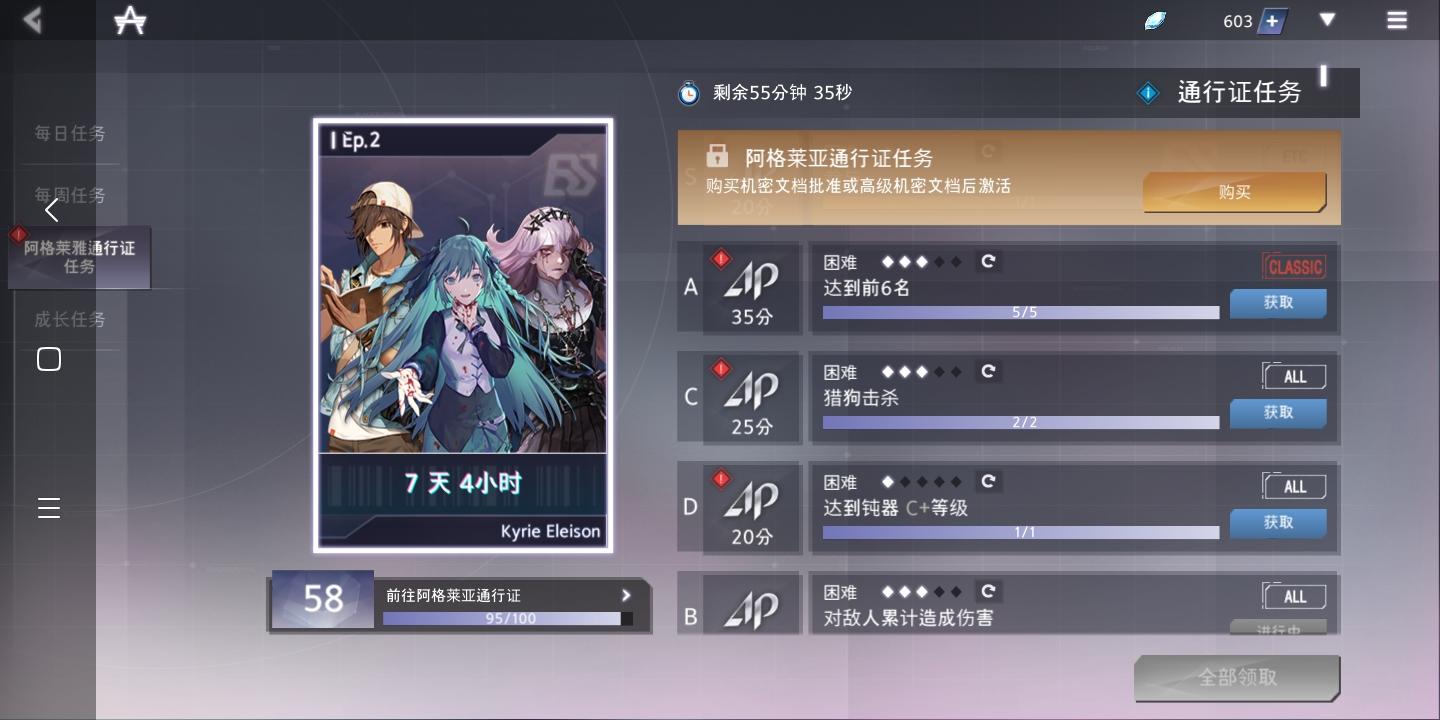Click the diamond currency icon in top bar
The image size is (1440, 720).
pos(1155,19)
